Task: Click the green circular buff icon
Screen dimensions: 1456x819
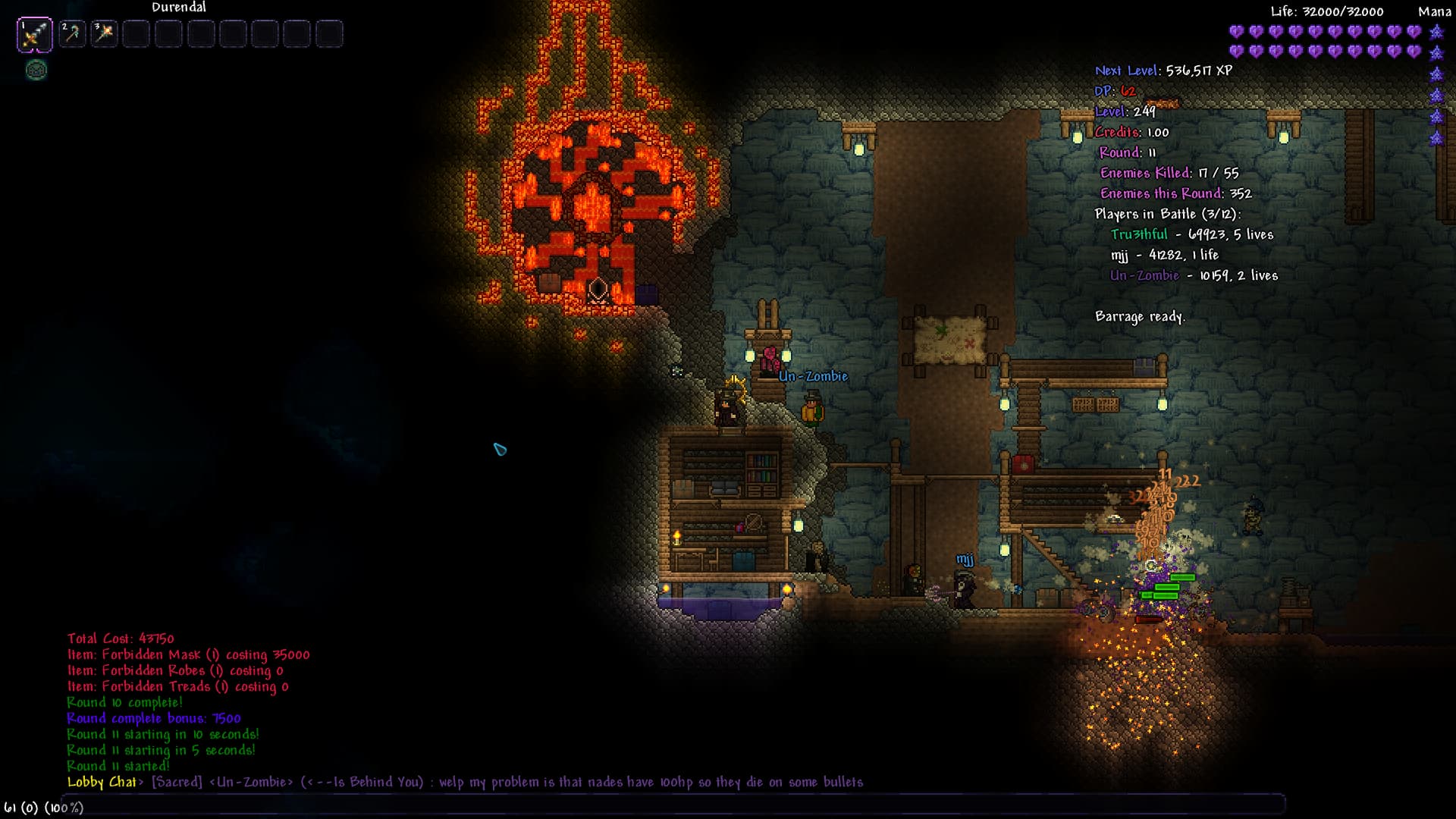Action: point(36,71)
